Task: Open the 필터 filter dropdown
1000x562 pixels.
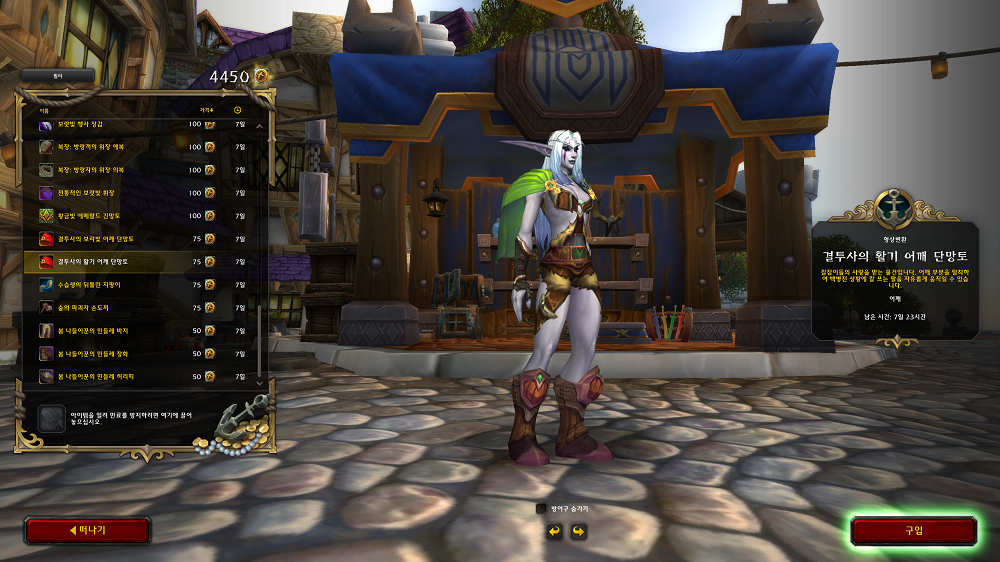Action: (58, 75)
